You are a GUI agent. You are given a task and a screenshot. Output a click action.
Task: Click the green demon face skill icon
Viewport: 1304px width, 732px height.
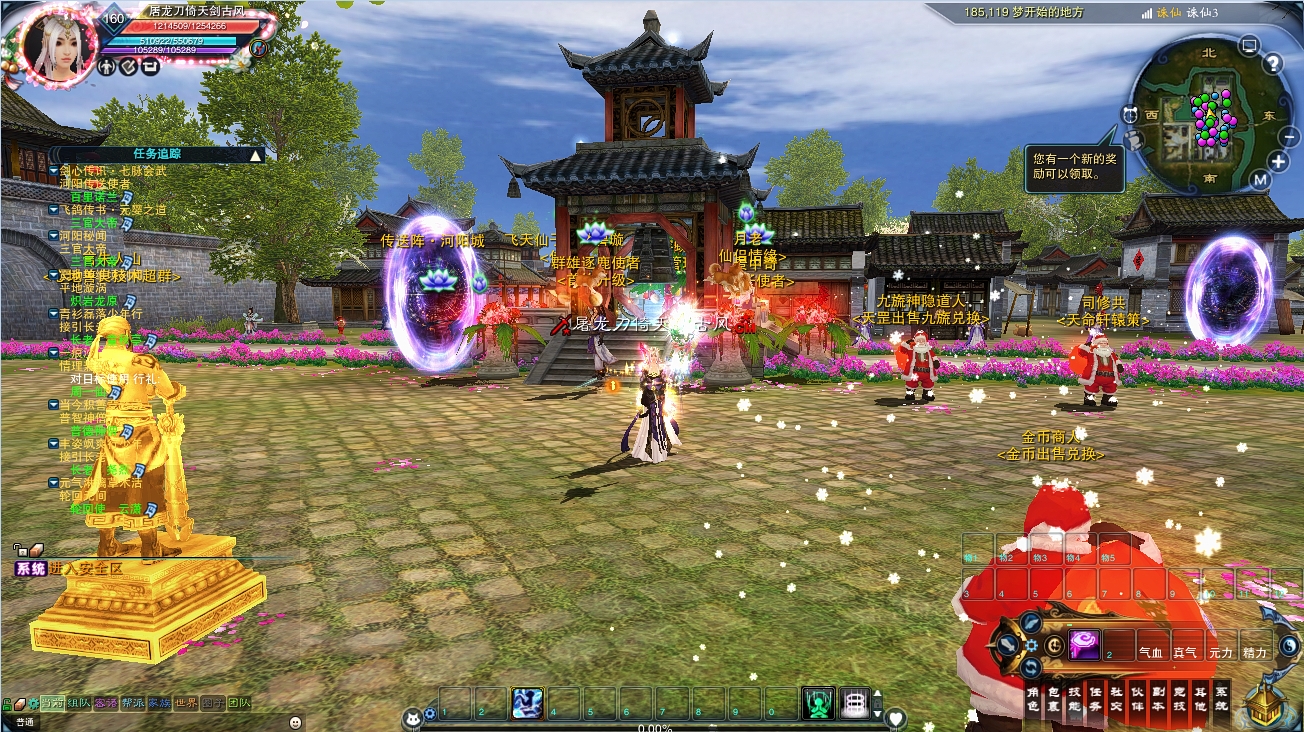(818, 704)
